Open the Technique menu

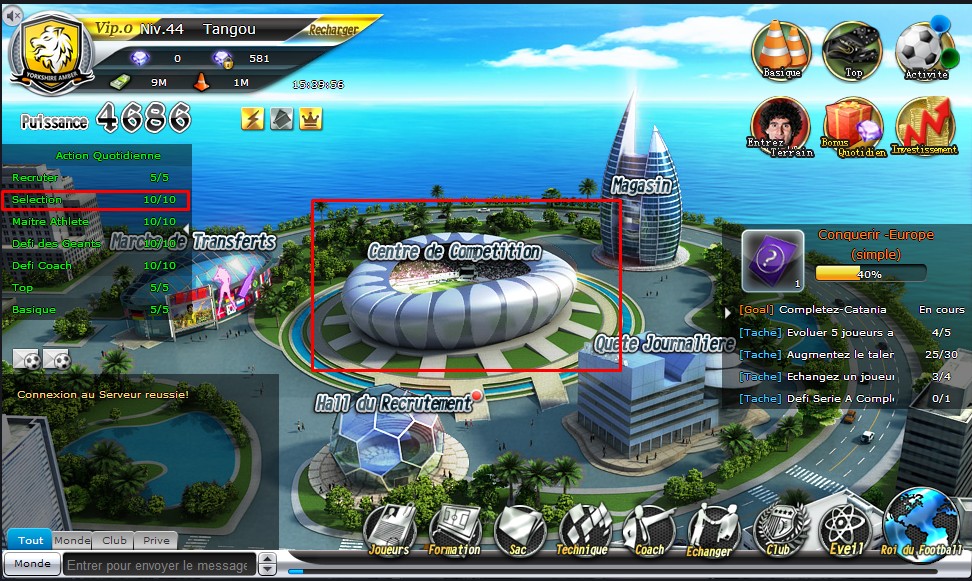pos(585,529)
